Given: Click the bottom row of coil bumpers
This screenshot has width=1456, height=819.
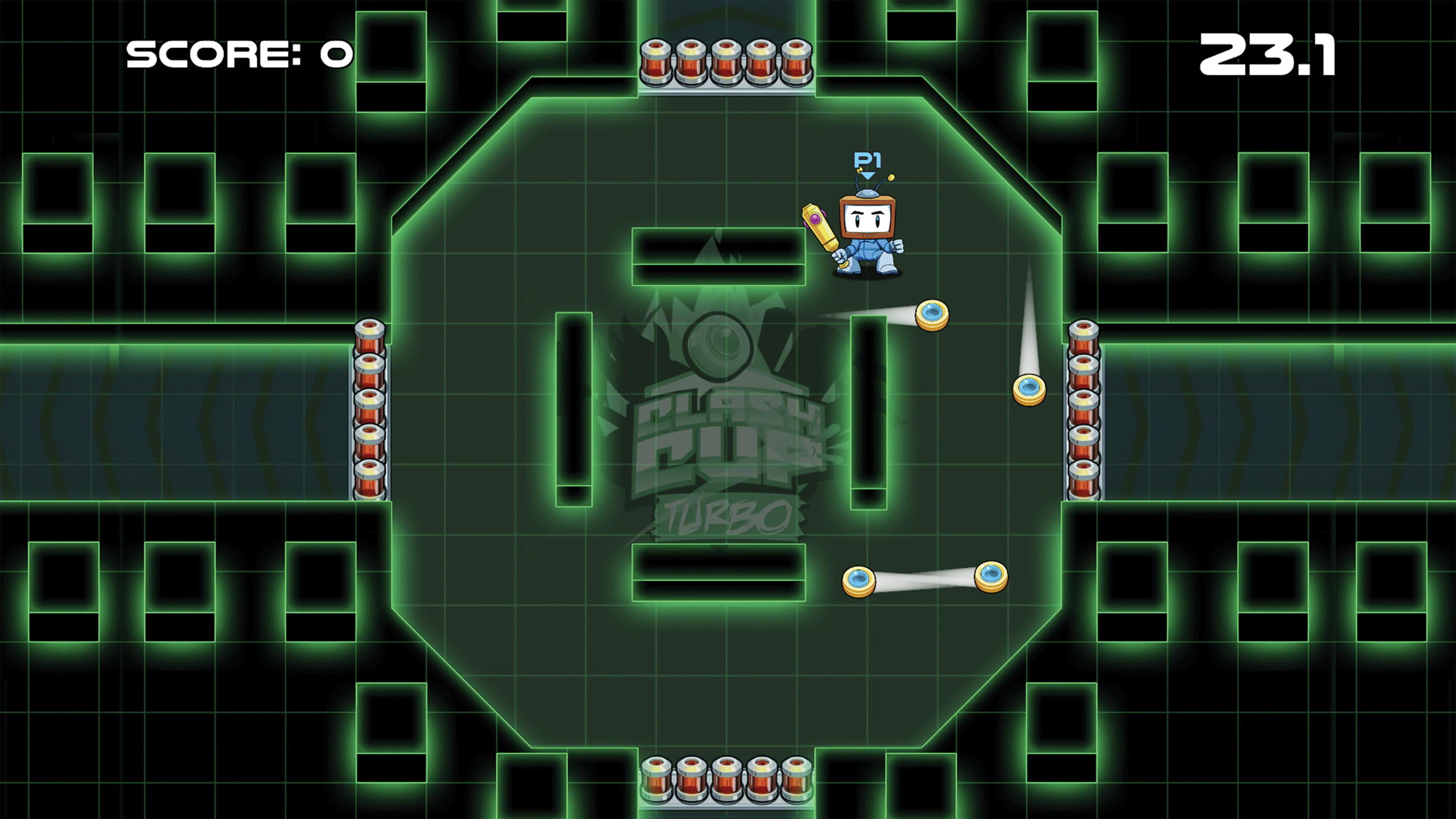Looking at the screenshot, I should click(x=726, y=780).
